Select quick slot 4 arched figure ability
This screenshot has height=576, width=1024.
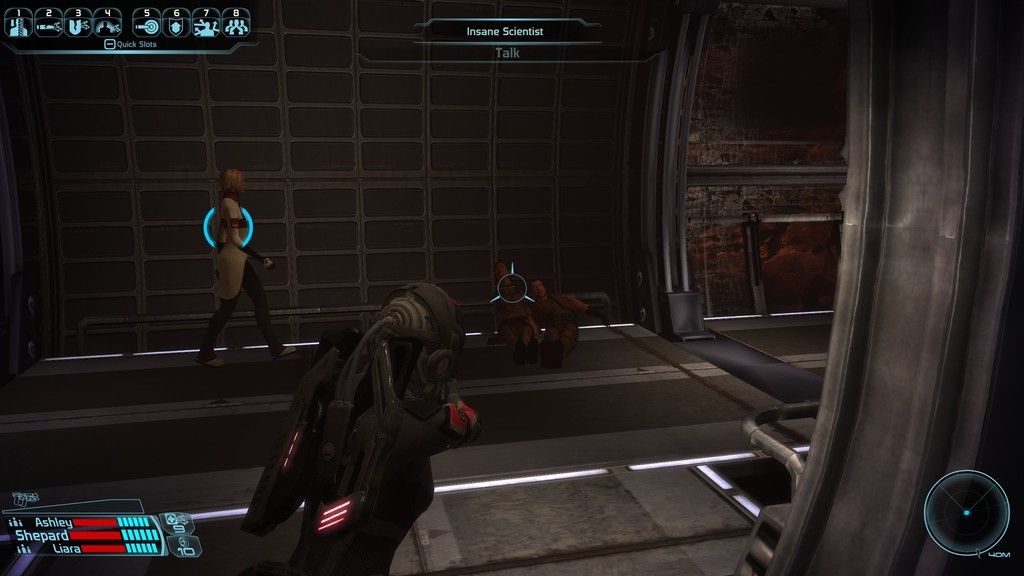pyautogui.click(x=107, y=23)
